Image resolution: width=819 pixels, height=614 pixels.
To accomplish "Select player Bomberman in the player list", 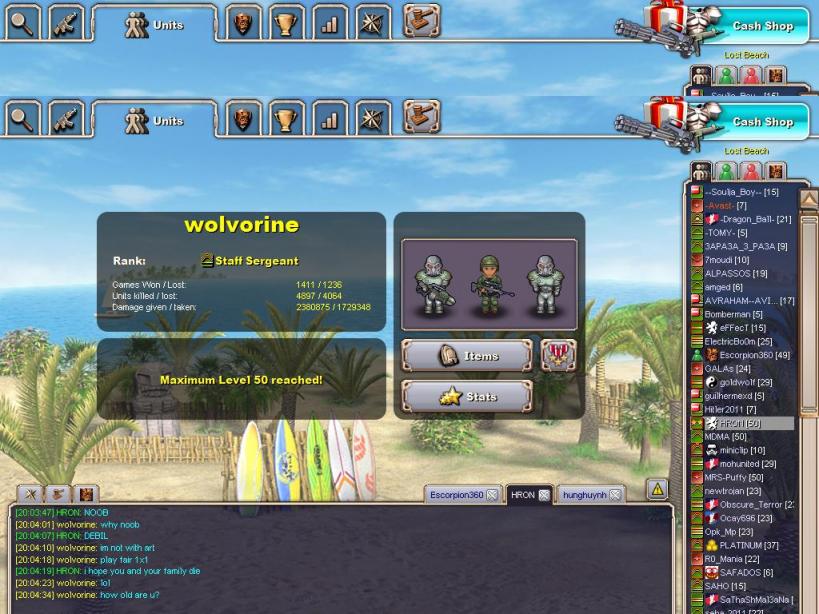I will pyautogui.click(x=733, y=314).
